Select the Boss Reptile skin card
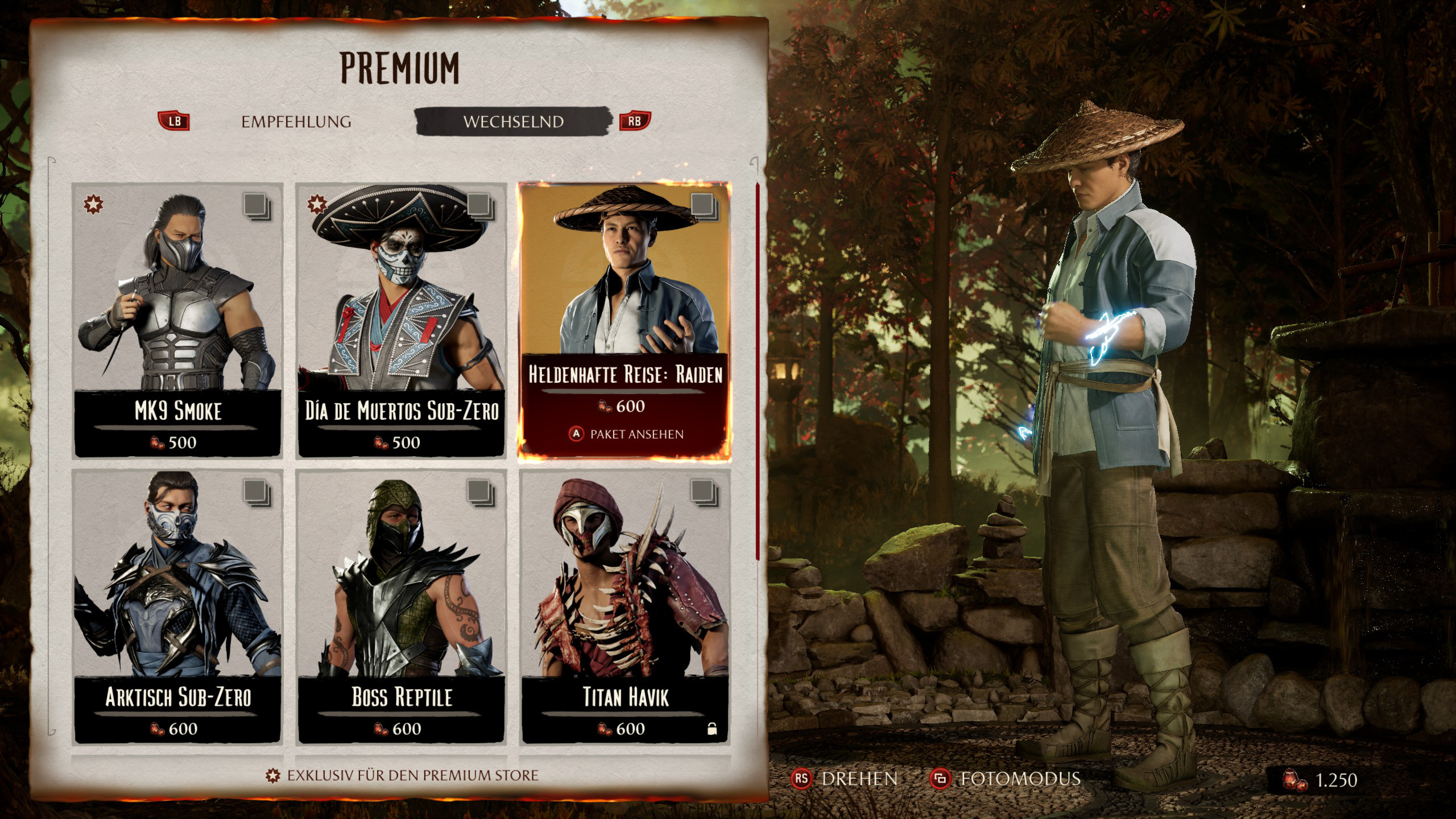1456x819 pixels. click(402, 606)
